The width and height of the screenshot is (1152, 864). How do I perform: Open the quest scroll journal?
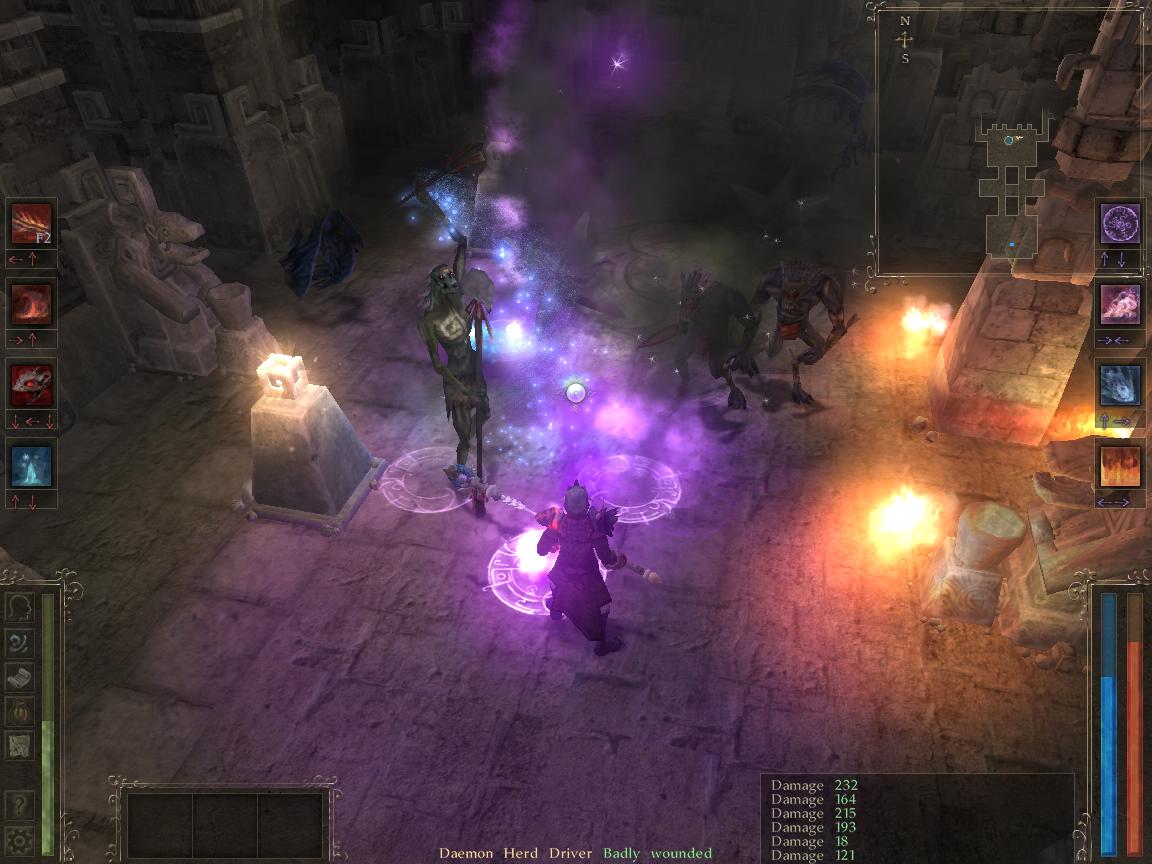[x=19, y=676]
